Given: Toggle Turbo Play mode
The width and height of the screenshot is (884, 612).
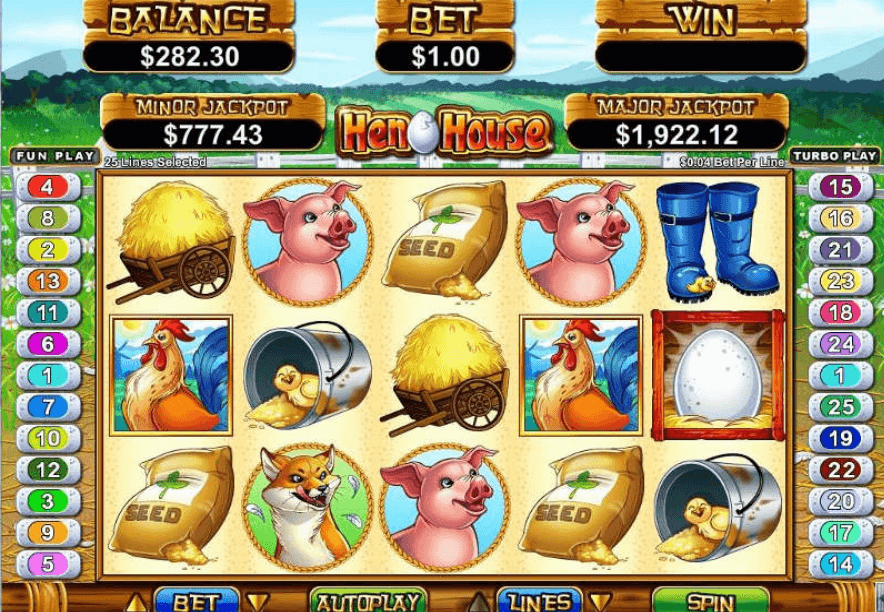Looking at the screenshot, I should (834, 156).
